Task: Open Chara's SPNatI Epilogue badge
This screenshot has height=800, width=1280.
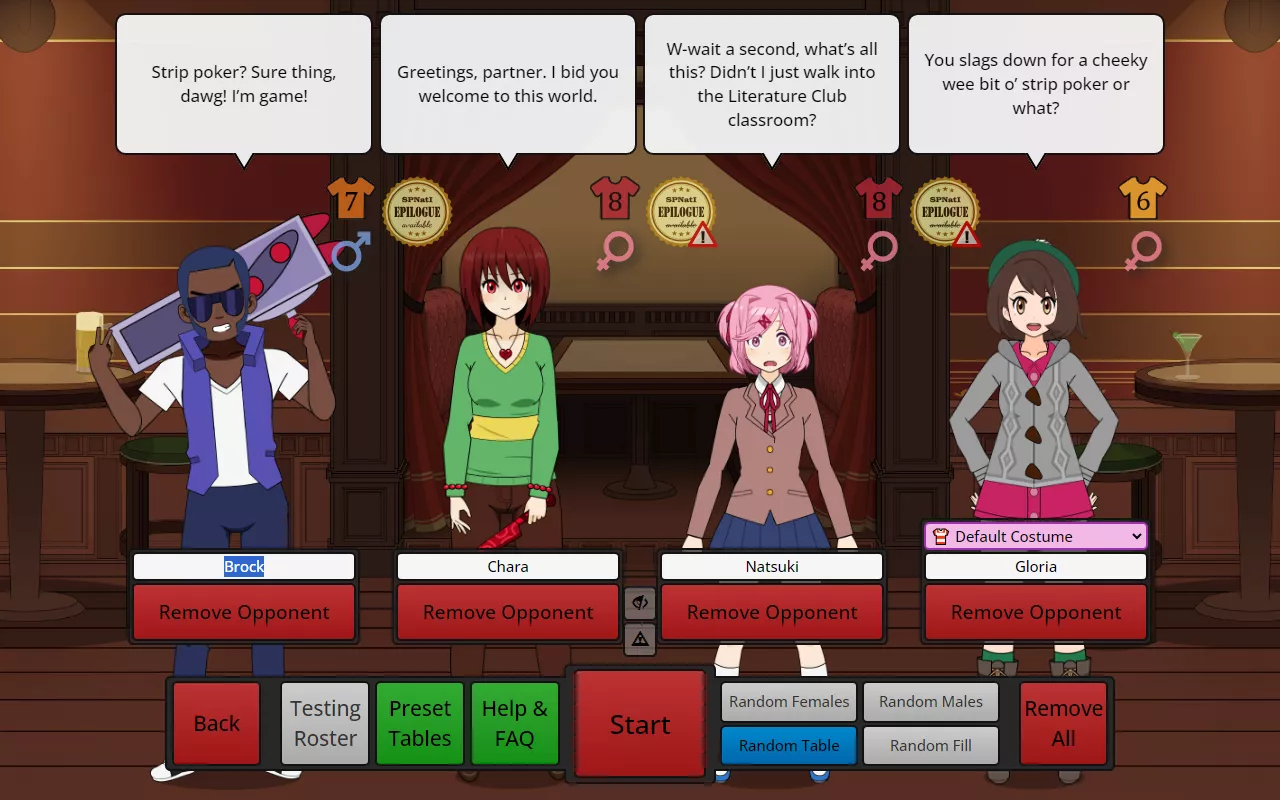Action: click(x=417, y=211)
